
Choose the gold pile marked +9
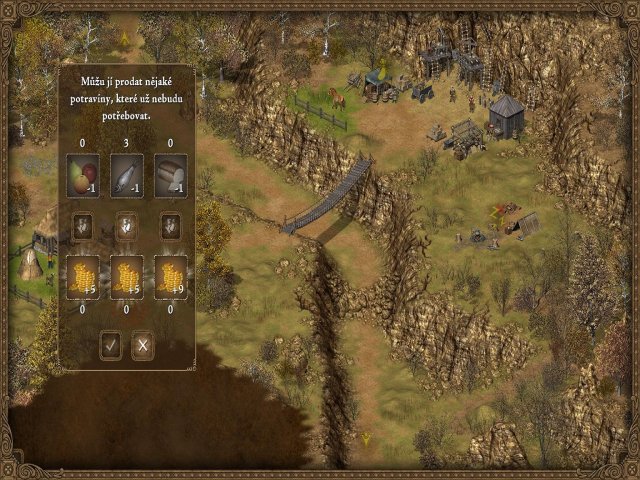pos(171,277)
